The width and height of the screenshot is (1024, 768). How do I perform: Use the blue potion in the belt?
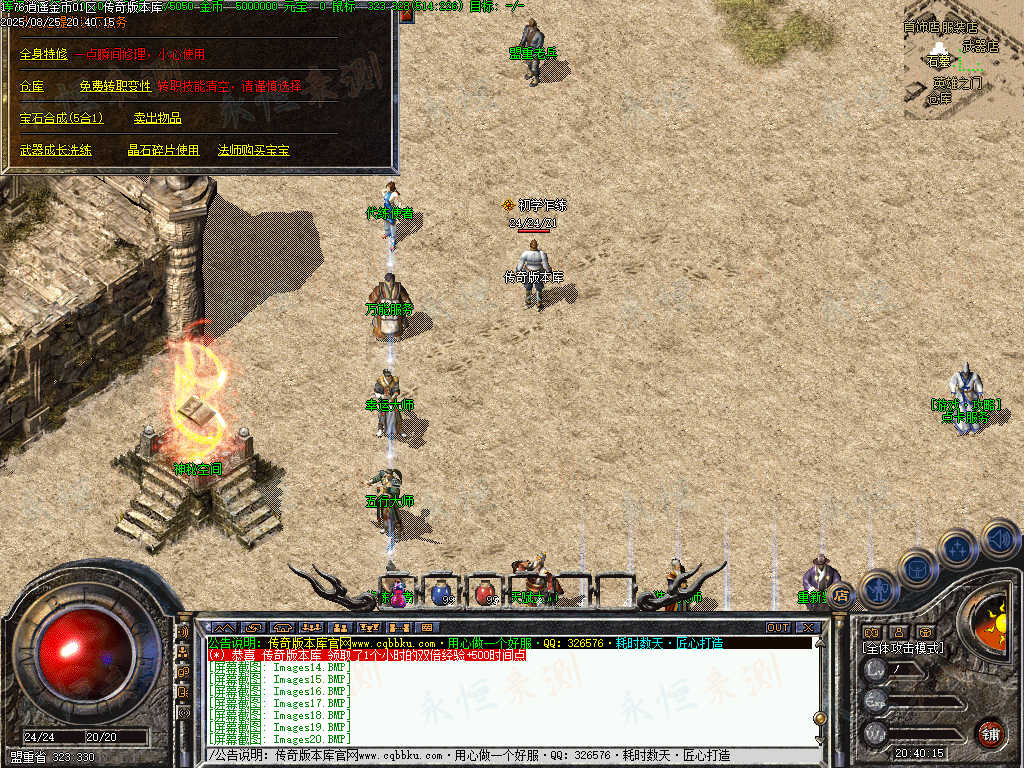point(441,593)
